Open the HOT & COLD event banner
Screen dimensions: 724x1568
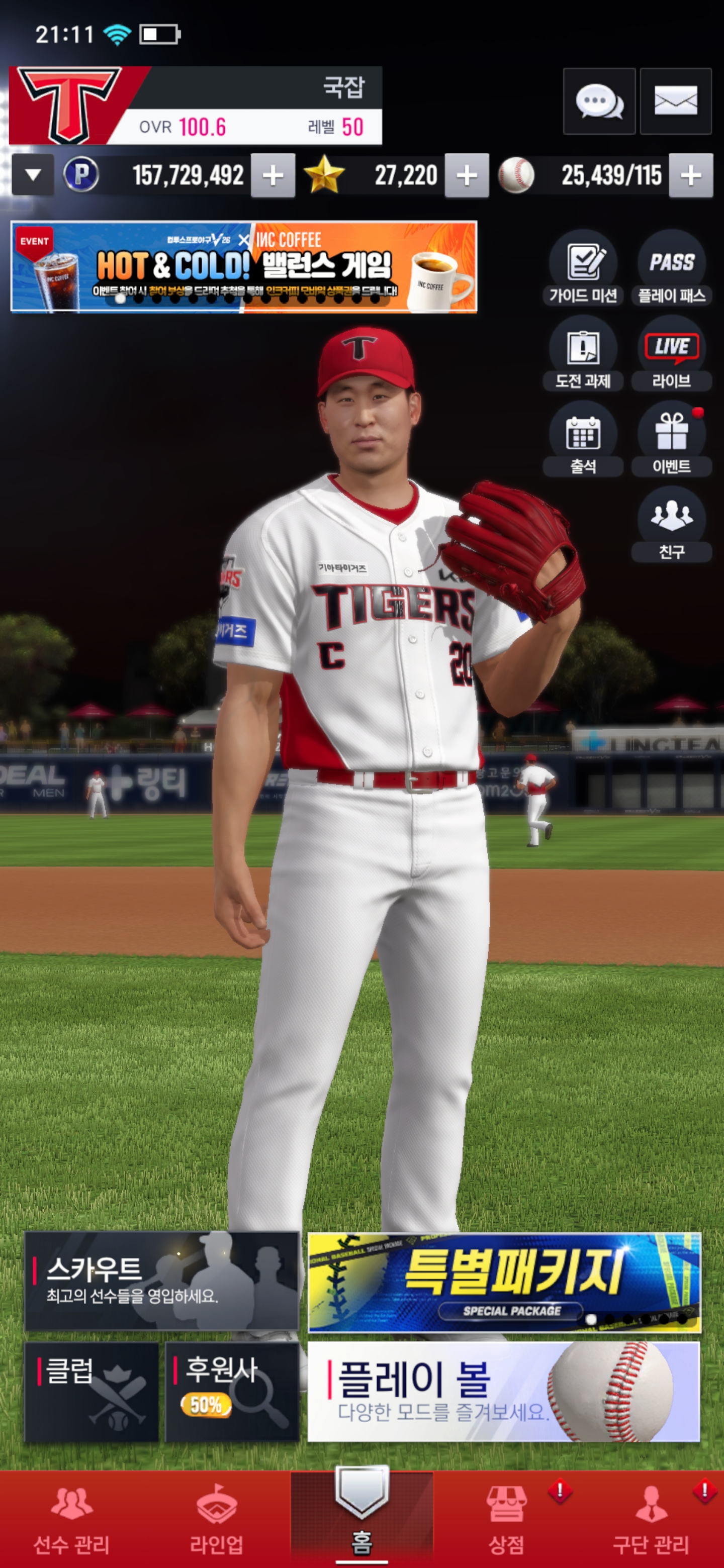point(243,266)
